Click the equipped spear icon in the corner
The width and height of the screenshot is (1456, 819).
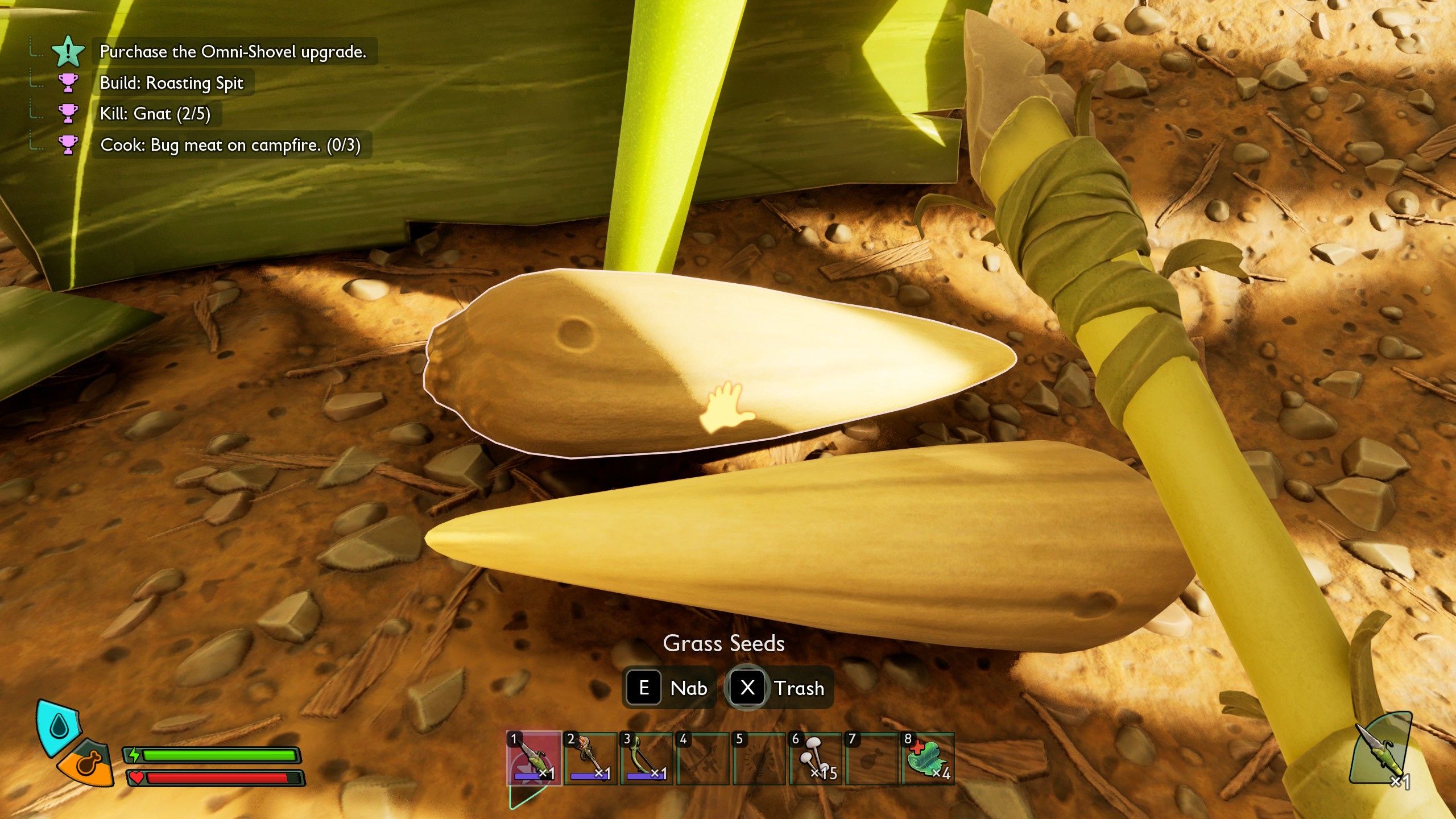coord(1379,749)
